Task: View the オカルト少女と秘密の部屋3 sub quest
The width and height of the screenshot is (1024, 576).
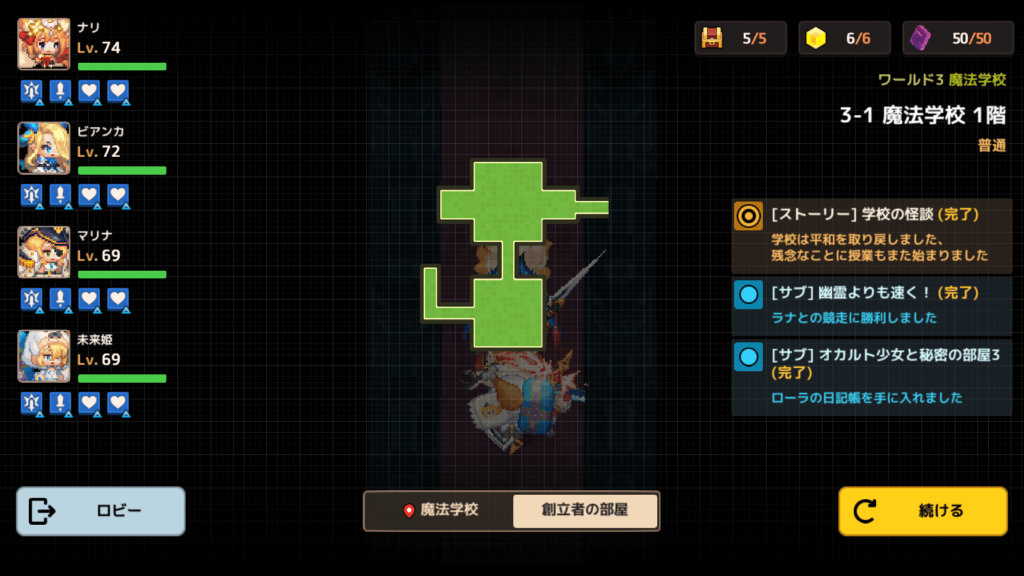Action: coord(871,377)
